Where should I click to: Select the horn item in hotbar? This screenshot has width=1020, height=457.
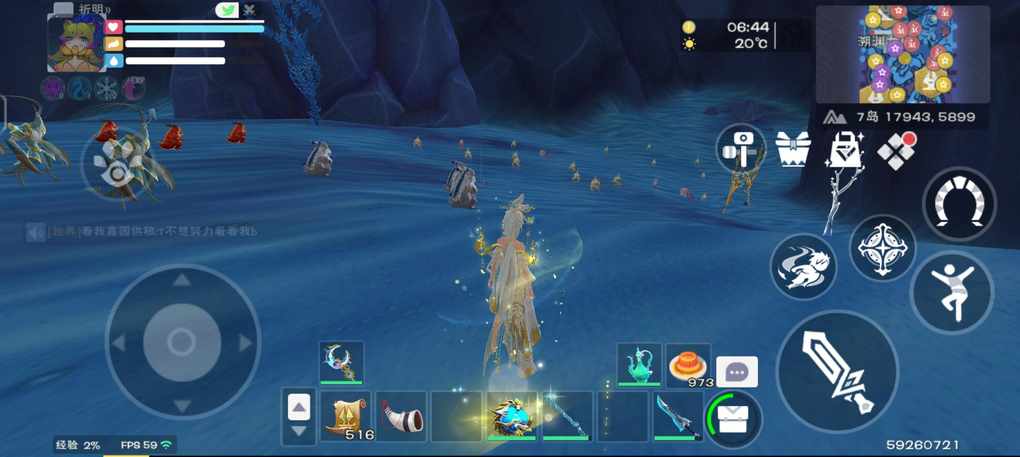coord(401,416)
